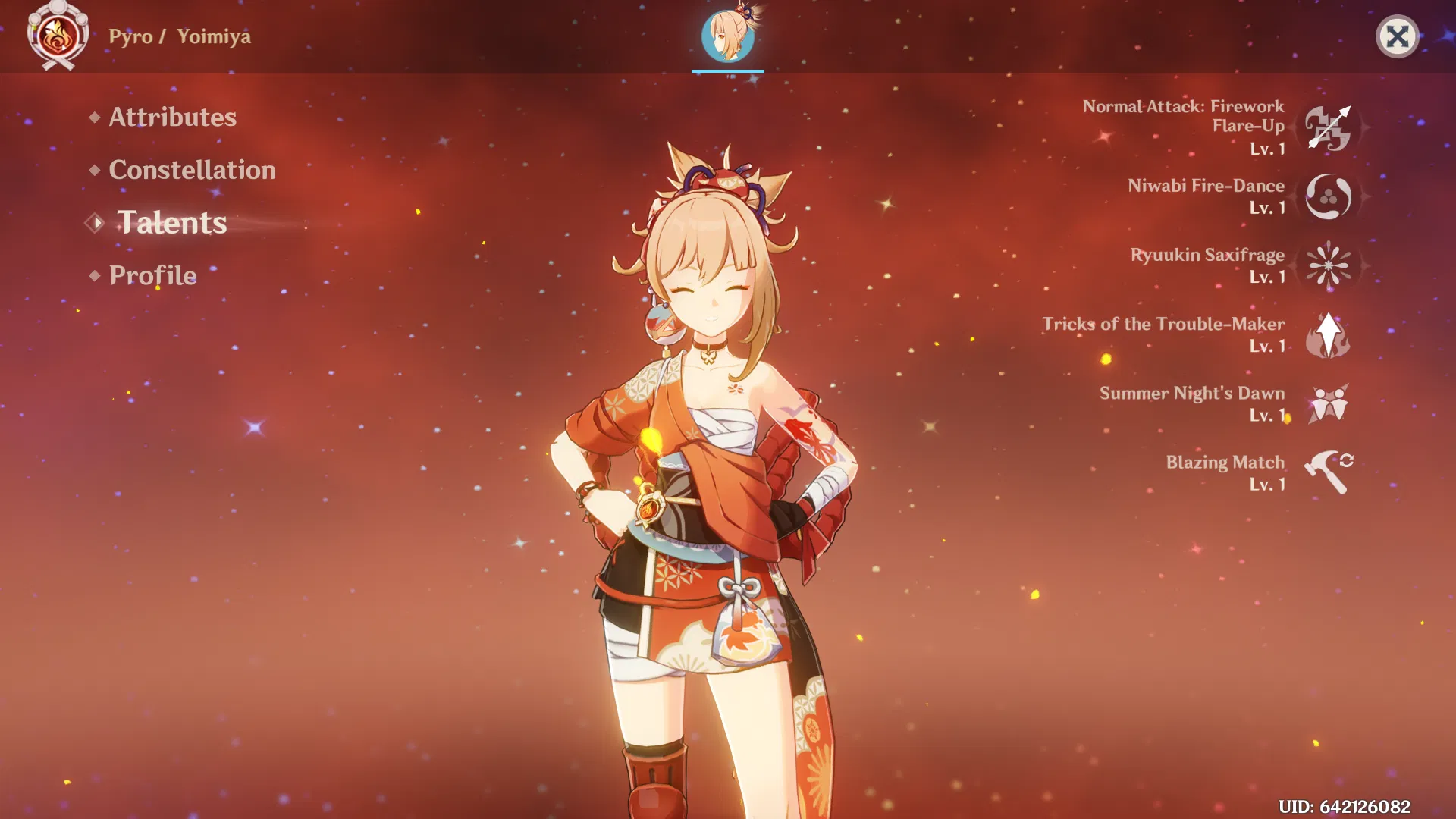Open the Niwabi Fire-Dance skill icon
This screenshot has width=1456, height=819.
pyautogui.click(x=1330, y=196)
